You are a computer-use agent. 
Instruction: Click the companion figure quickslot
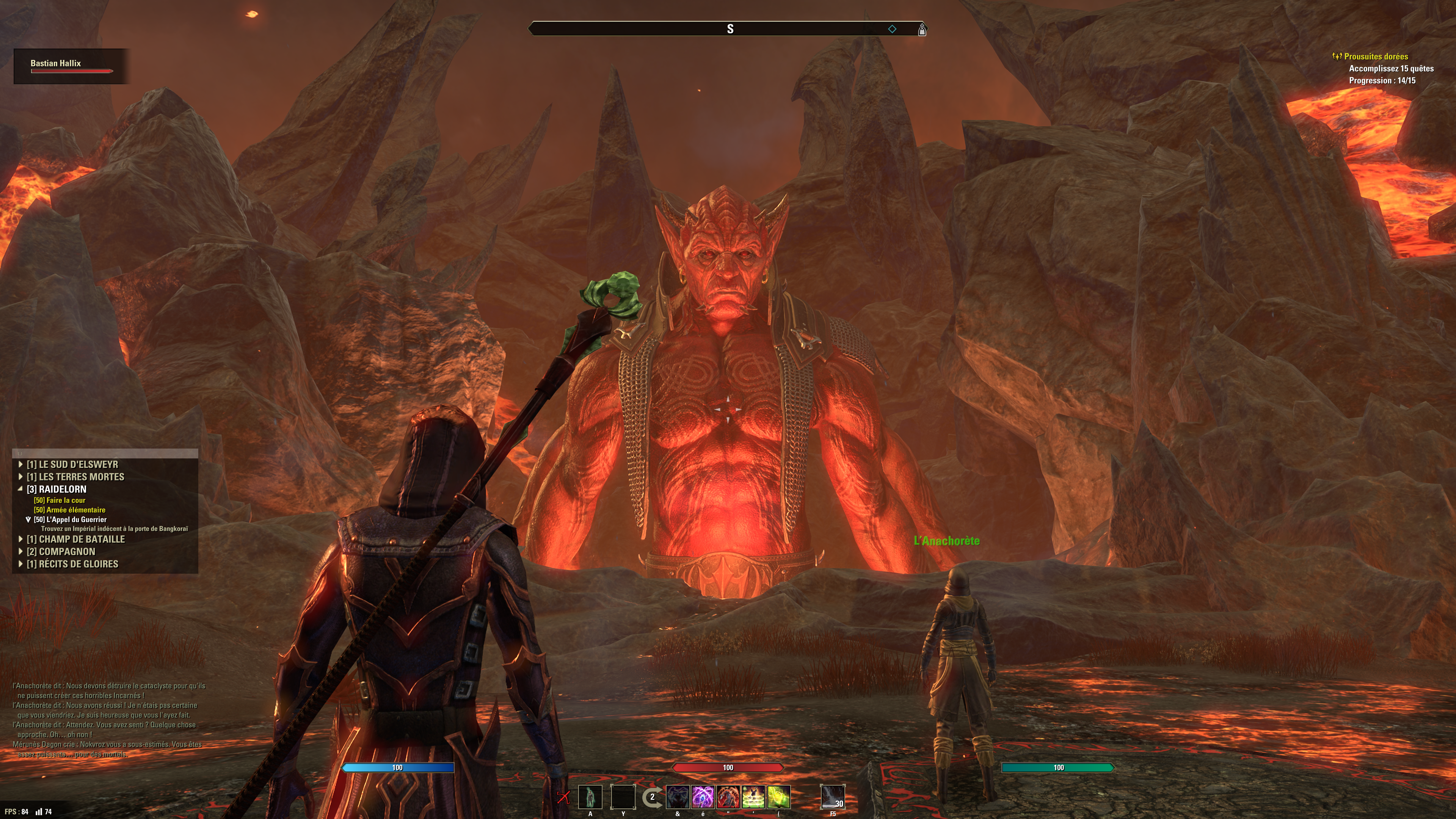point(590,797)
